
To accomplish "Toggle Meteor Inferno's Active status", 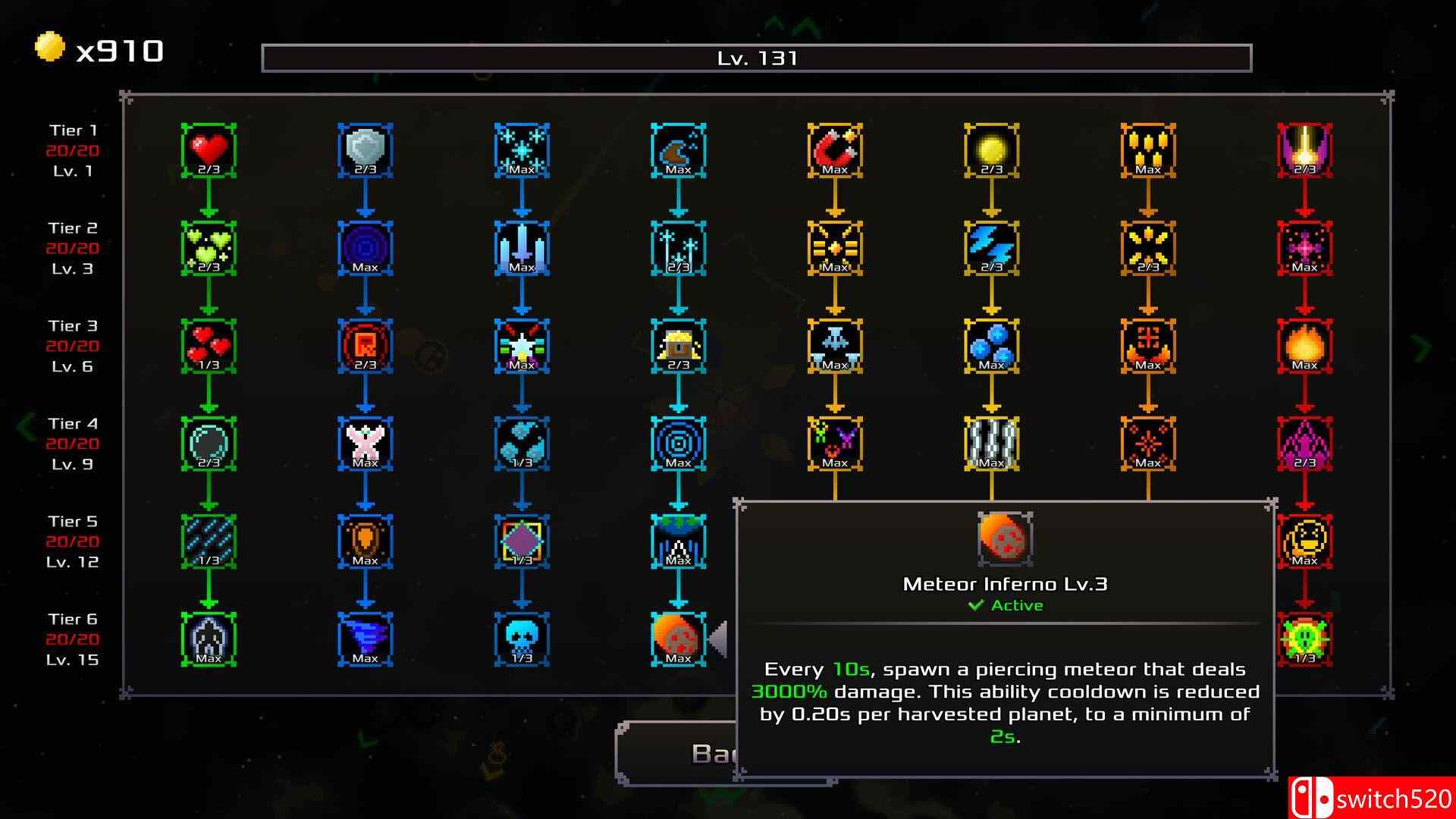I will [x=1004, y=605].
